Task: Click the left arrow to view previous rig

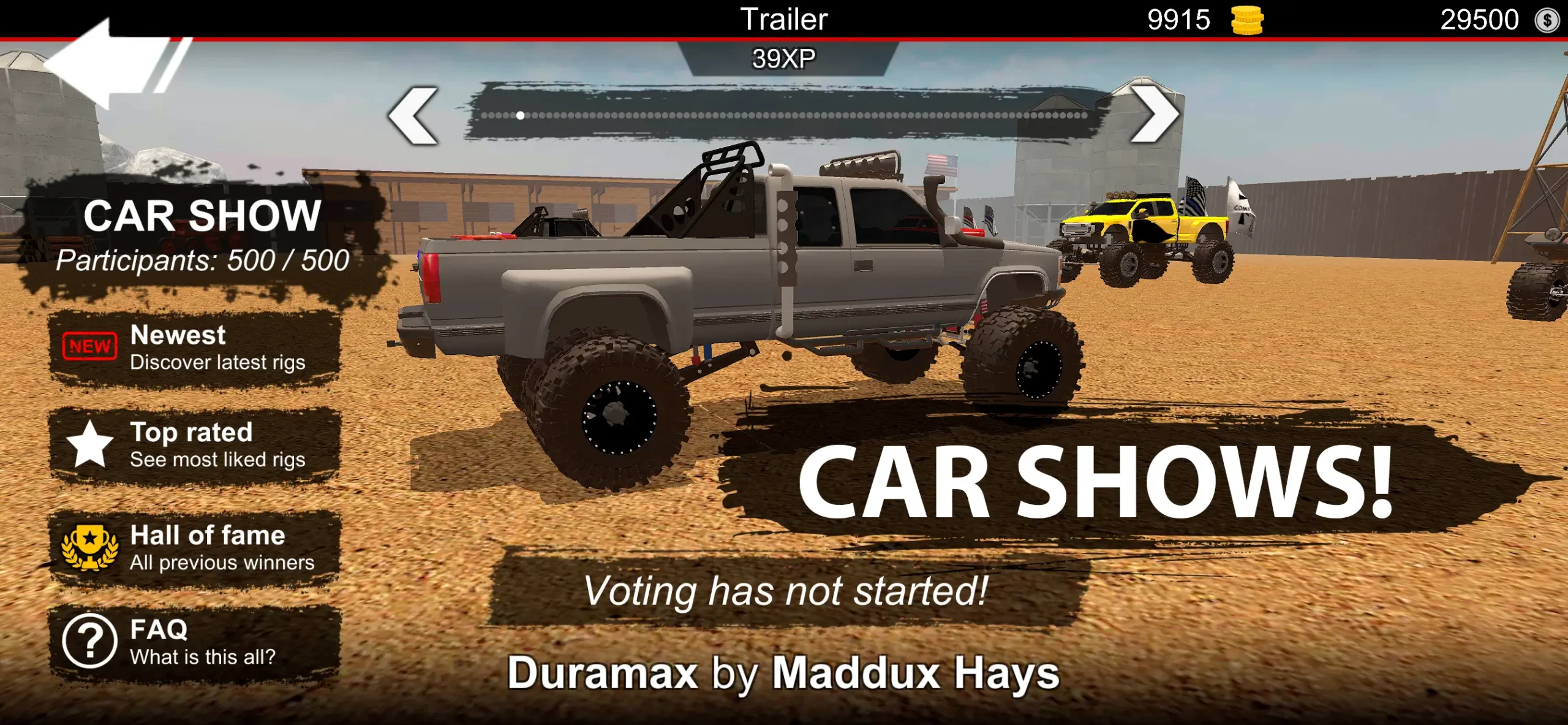Action: click(x=412, y=113)
